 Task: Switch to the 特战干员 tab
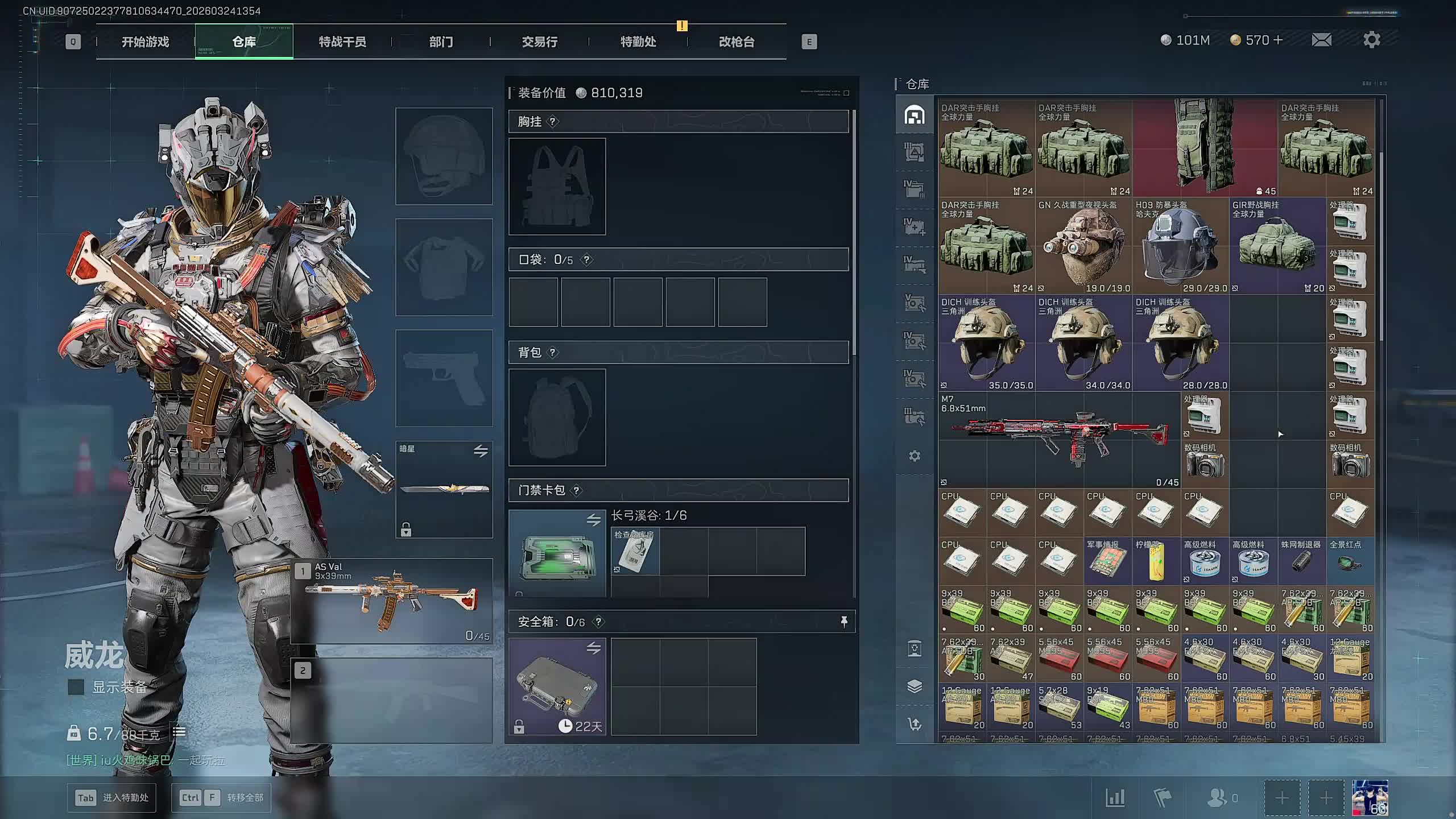(342, 42)
